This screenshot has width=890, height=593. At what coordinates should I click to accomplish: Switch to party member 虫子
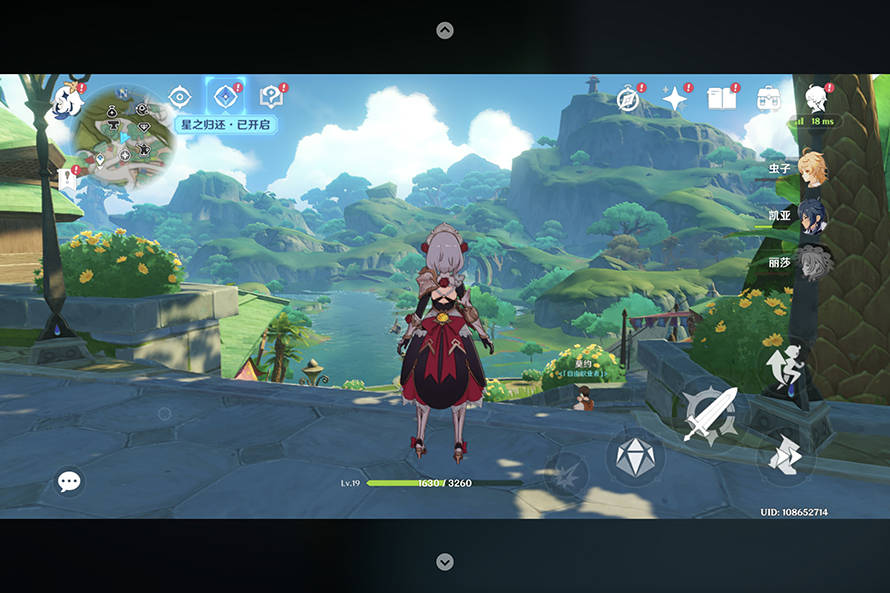click(811, 168)
